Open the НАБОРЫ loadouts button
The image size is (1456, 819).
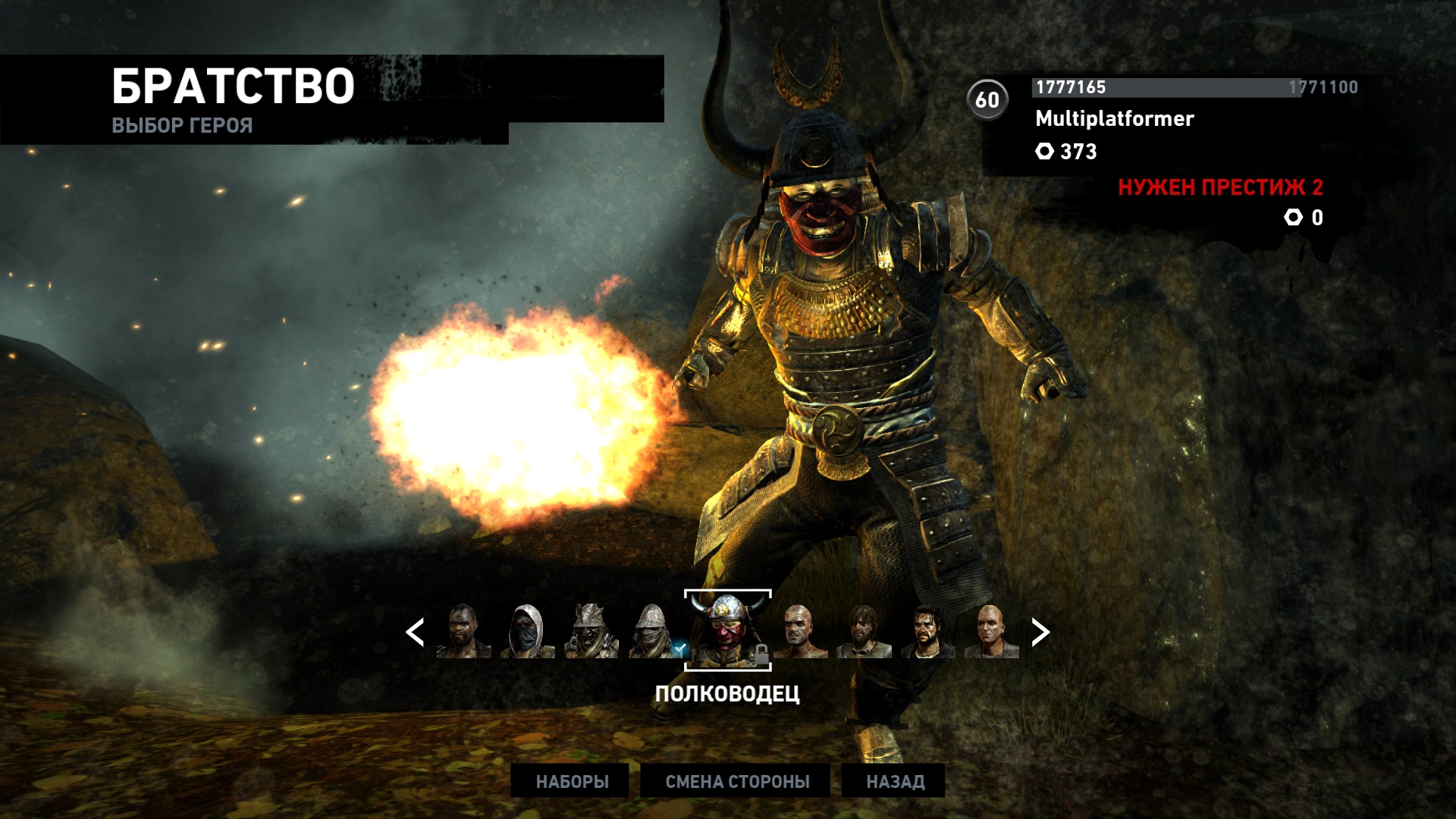(x=572, y=781)
